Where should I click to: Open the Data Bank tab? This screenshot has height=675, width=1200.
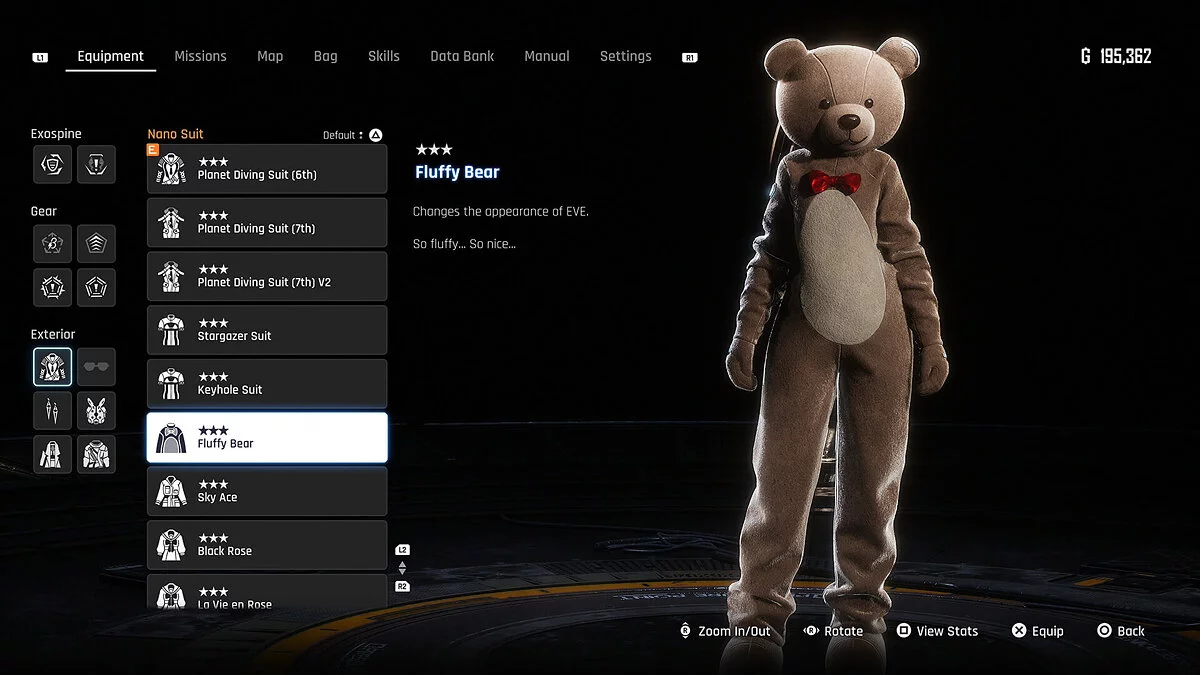pos(462,56)
